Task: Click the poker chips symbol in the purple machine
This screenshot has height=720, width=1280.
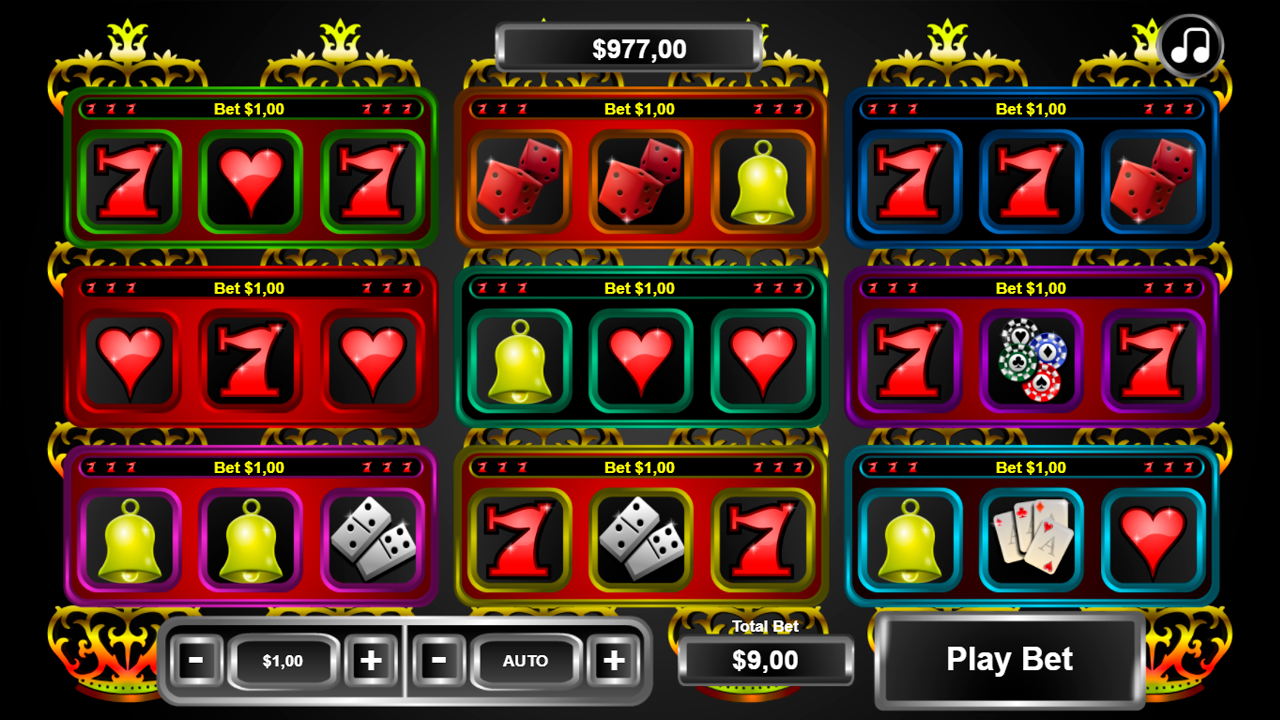Action: pos(1033,362)
